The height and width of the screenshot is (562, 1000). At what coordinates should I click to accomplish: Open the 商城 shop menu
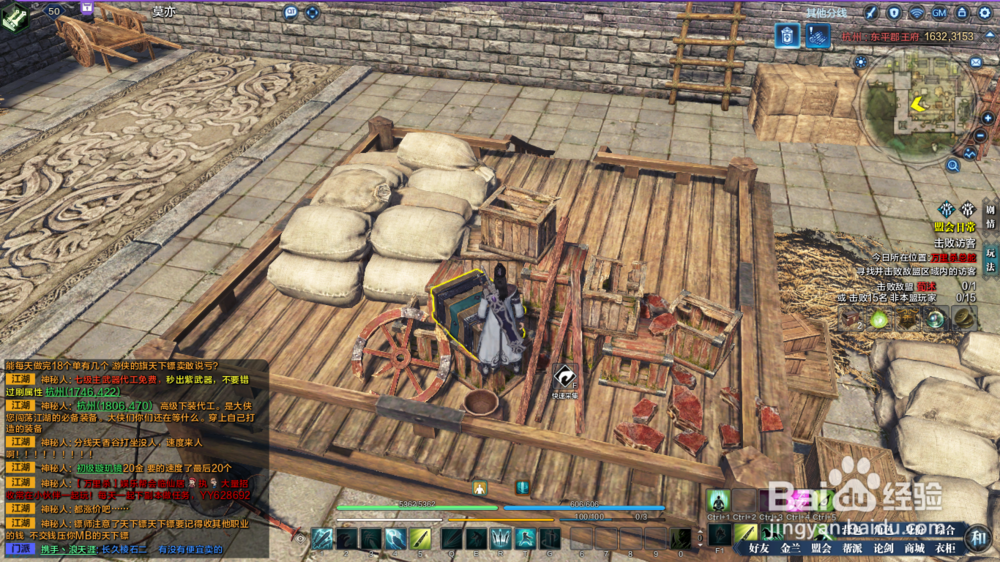click(x=914, y=548)
